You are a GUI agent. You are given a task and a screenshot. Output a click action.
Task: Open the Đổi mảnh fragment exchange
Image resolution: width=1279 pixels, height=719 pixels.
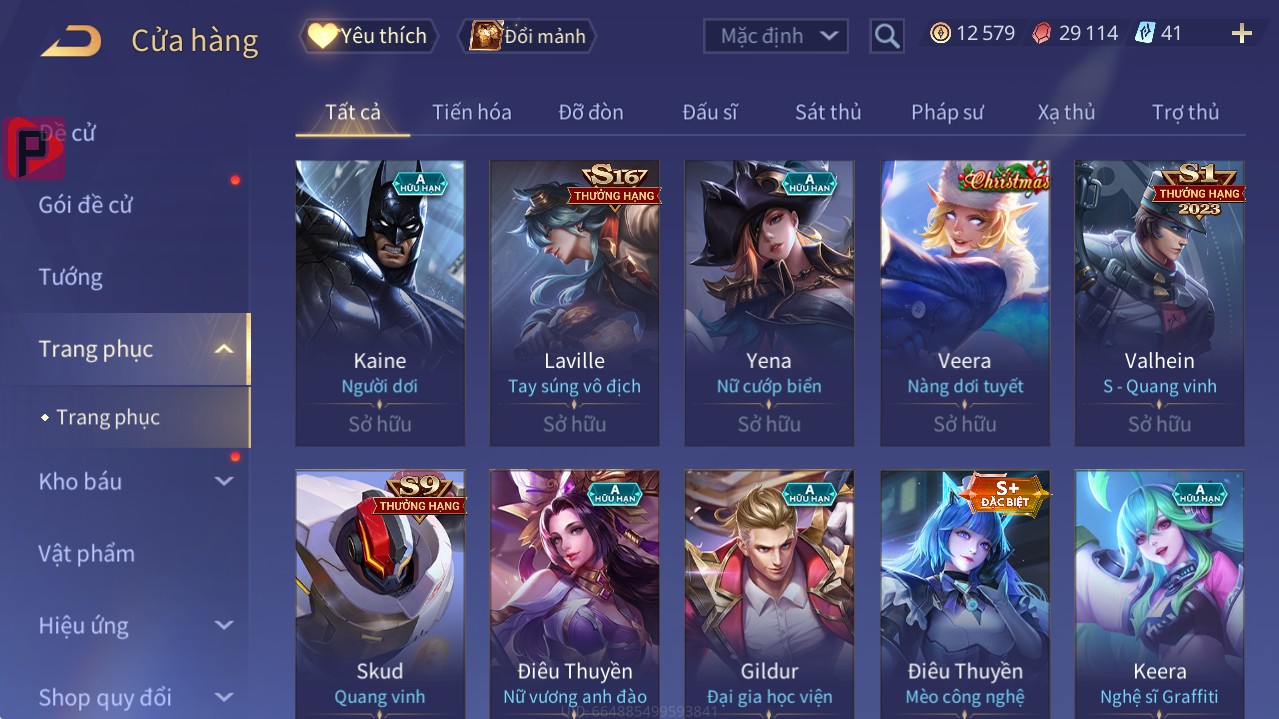(x=528, y=36)
